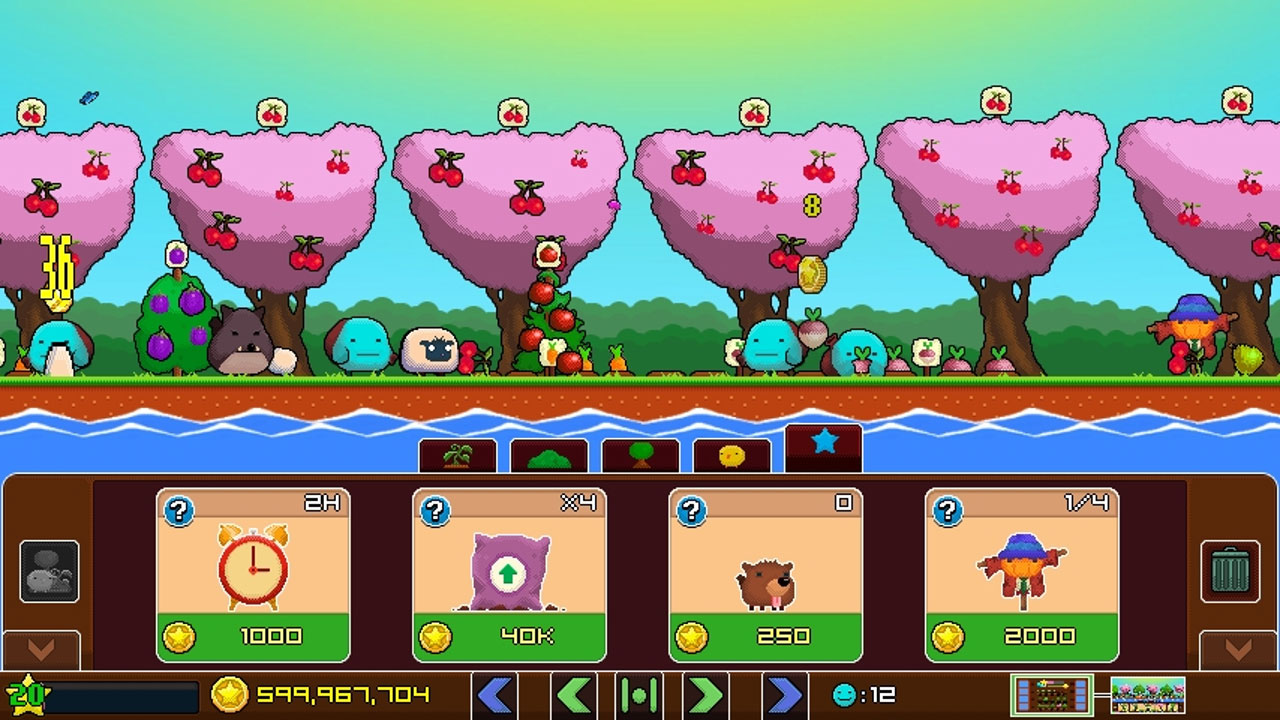Click the star level badge showing 20

(x=27, y=692)
